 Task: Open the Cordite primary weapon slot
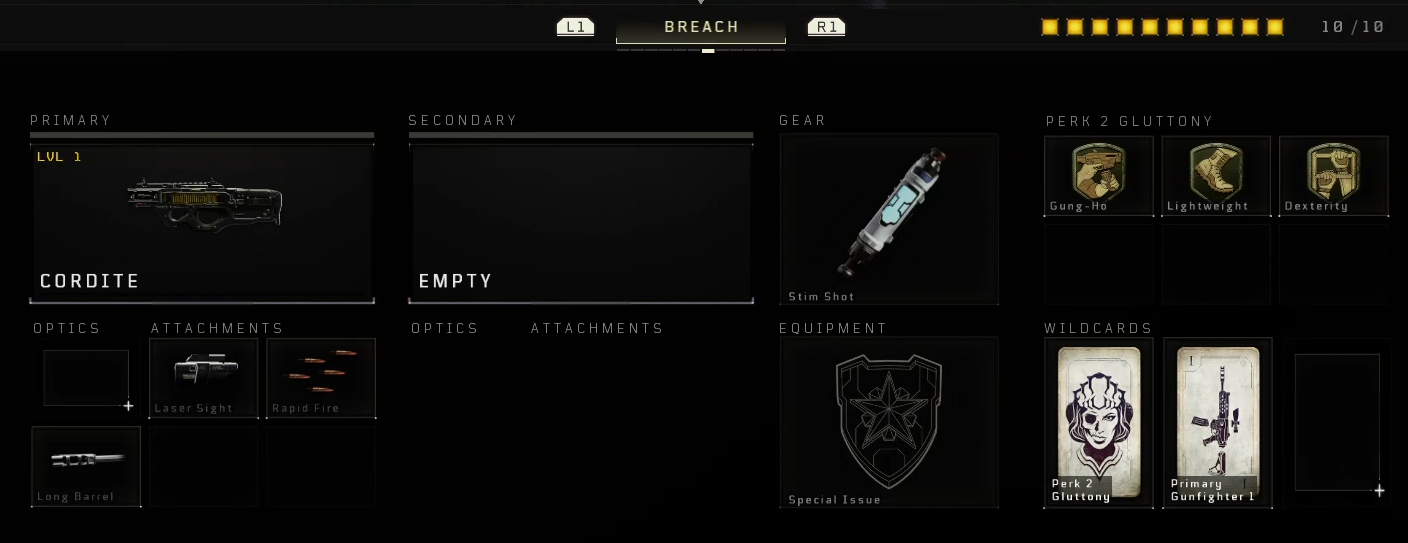[202, 221]
